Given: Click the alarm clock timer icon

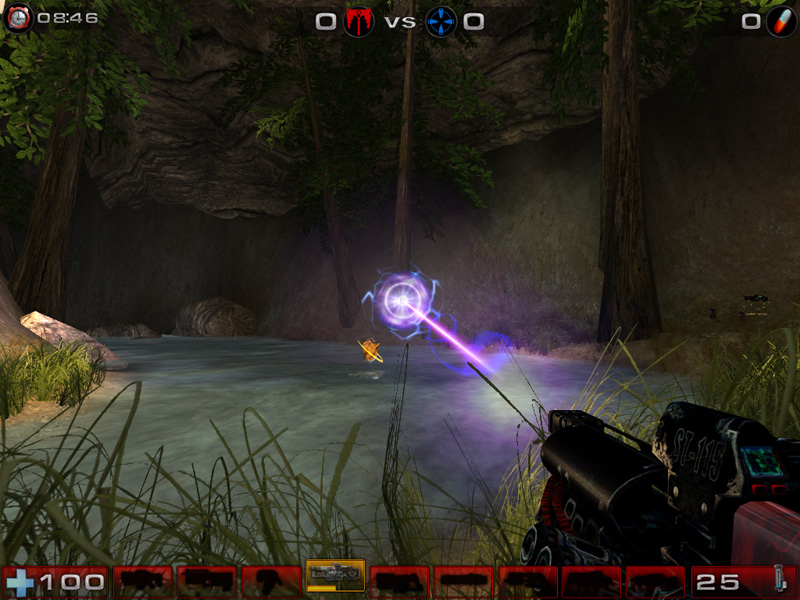Looking at the screenshot, I should (17, 18).
